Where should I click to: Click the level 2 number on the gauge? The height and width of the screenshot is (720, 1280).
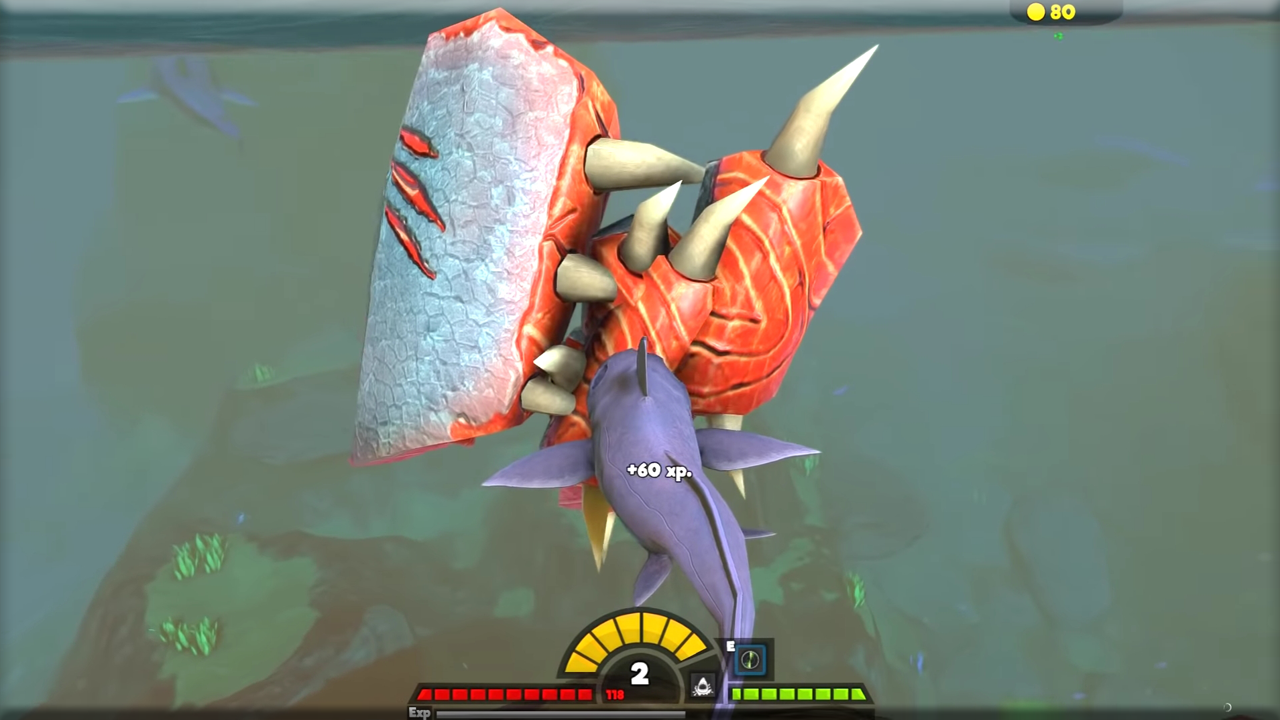click(x=640, y=672)
